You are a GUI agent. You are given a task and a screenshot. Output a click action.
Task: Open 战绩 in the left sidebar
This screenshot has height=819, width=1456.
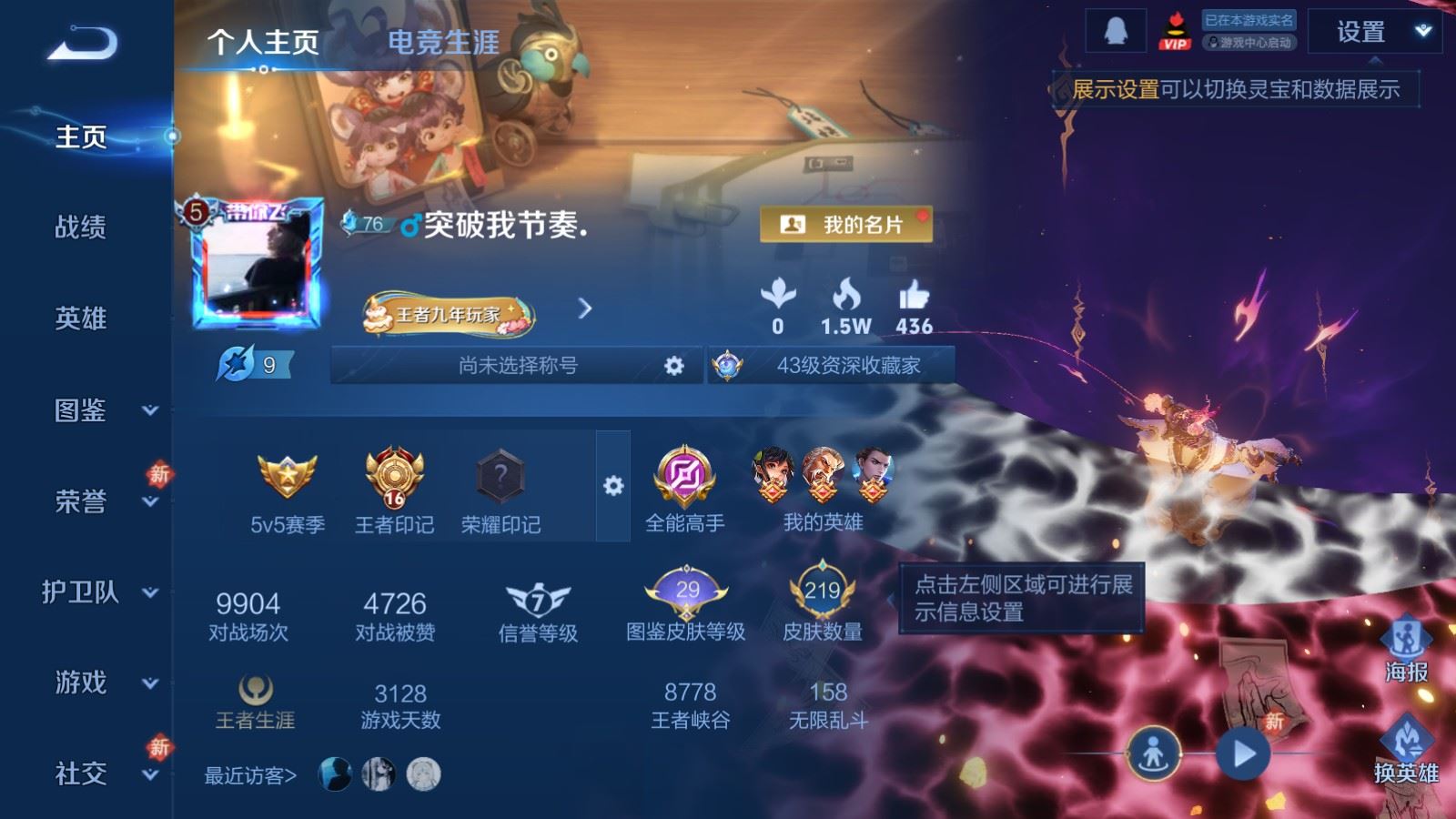click(x=78, y=229)
